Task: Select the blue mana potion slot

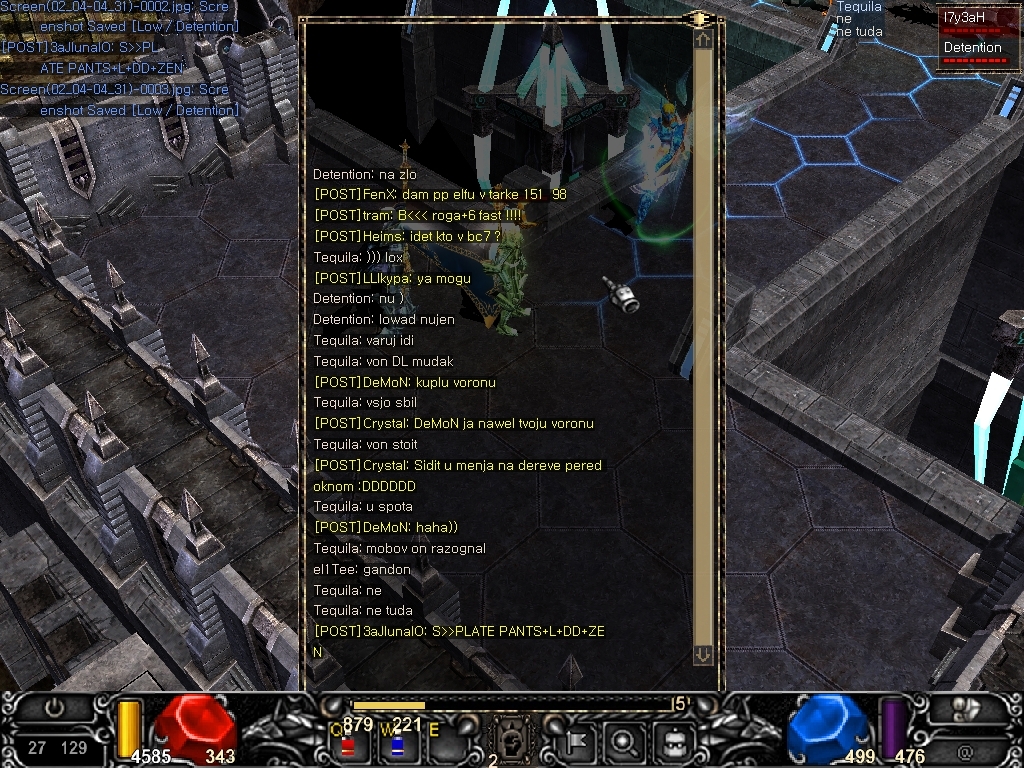Action: coord(397,744)
